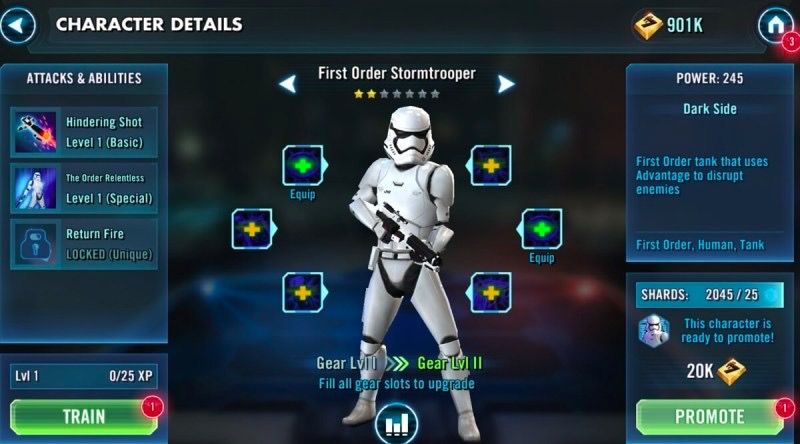Open the home screen button
Image resolution: width=800 pixels, height=444 pixels.
774,26
